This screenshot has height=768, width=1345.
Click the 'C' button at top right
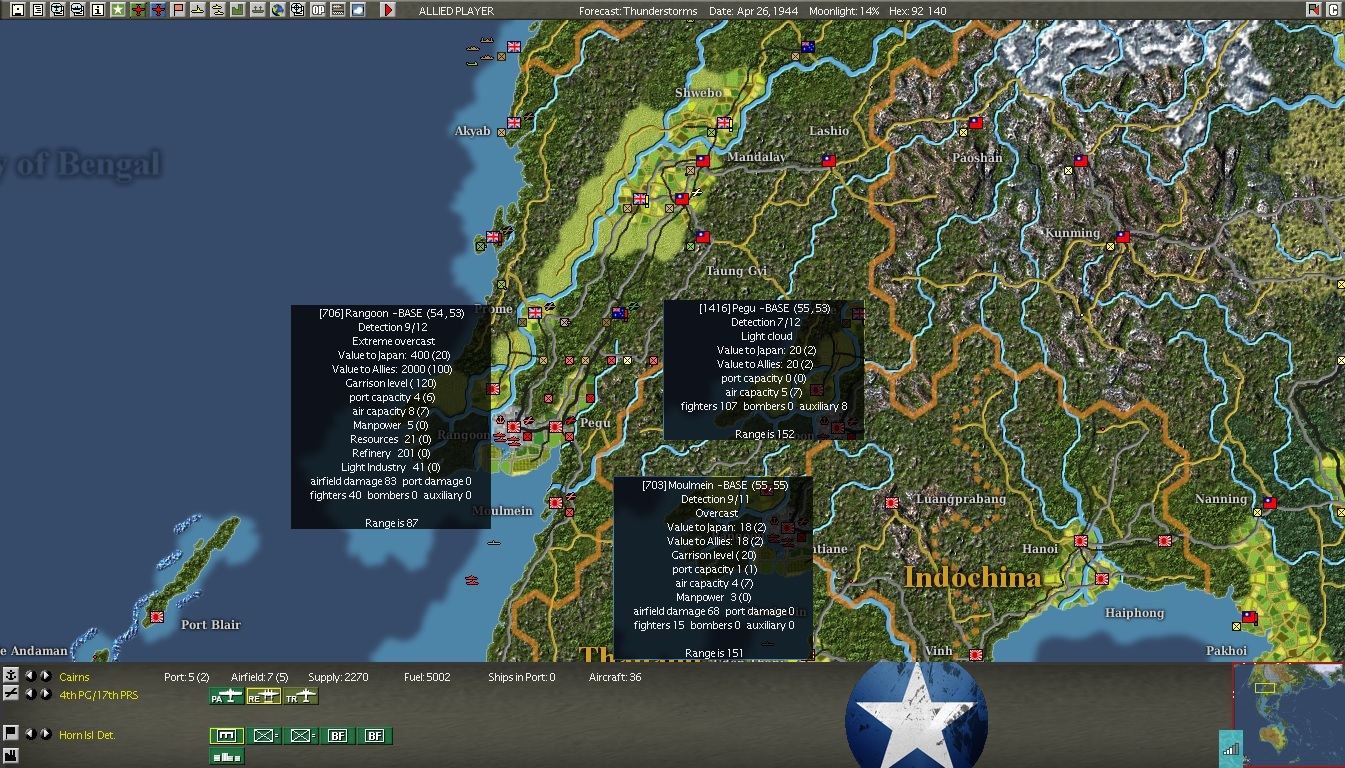[x=1333, y=10]
